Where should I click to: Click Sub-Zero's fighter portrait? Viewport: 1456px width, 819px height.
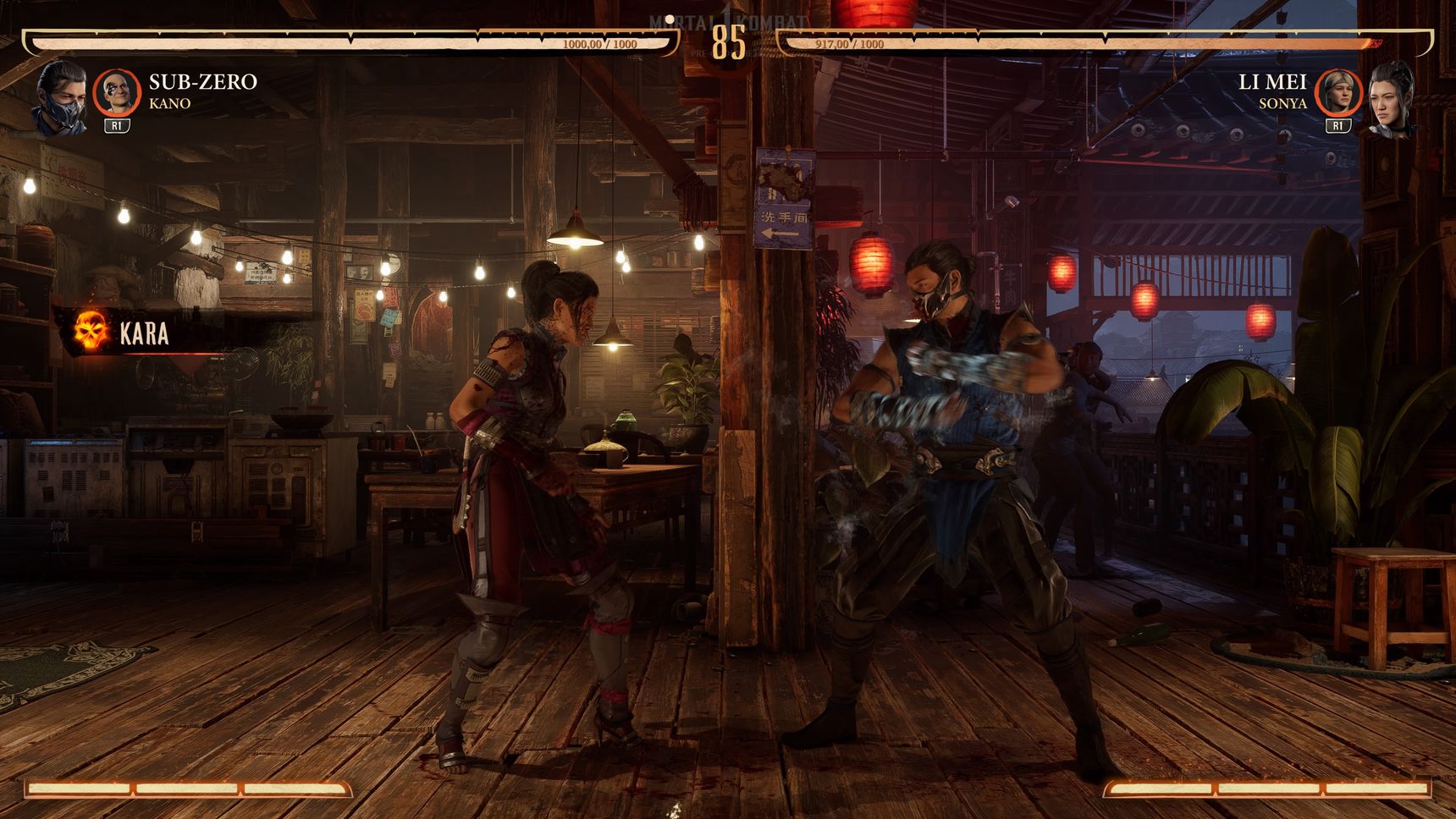click(61, 97)
